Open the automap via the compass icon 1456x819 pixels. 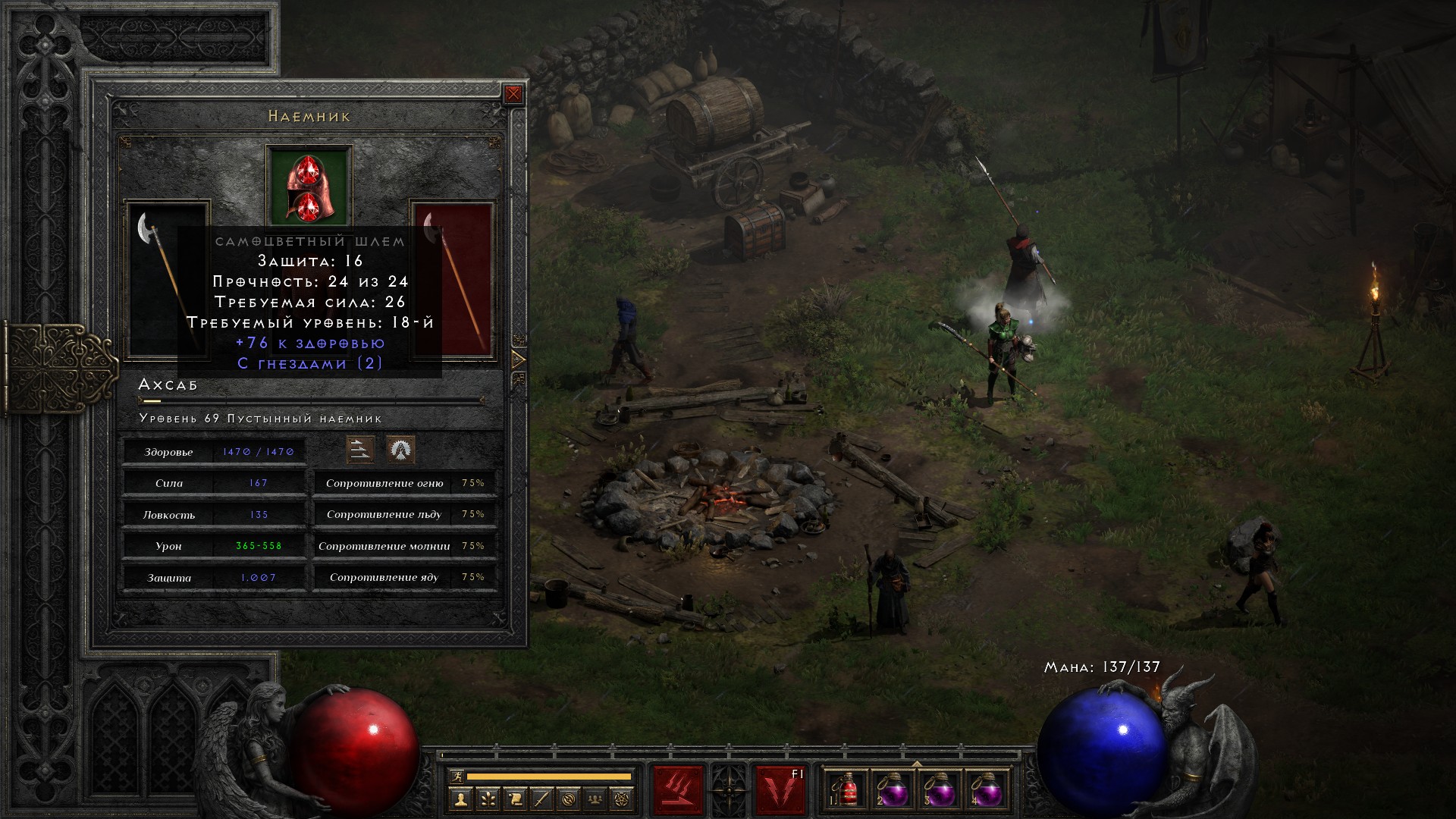[x=570, y=799]
